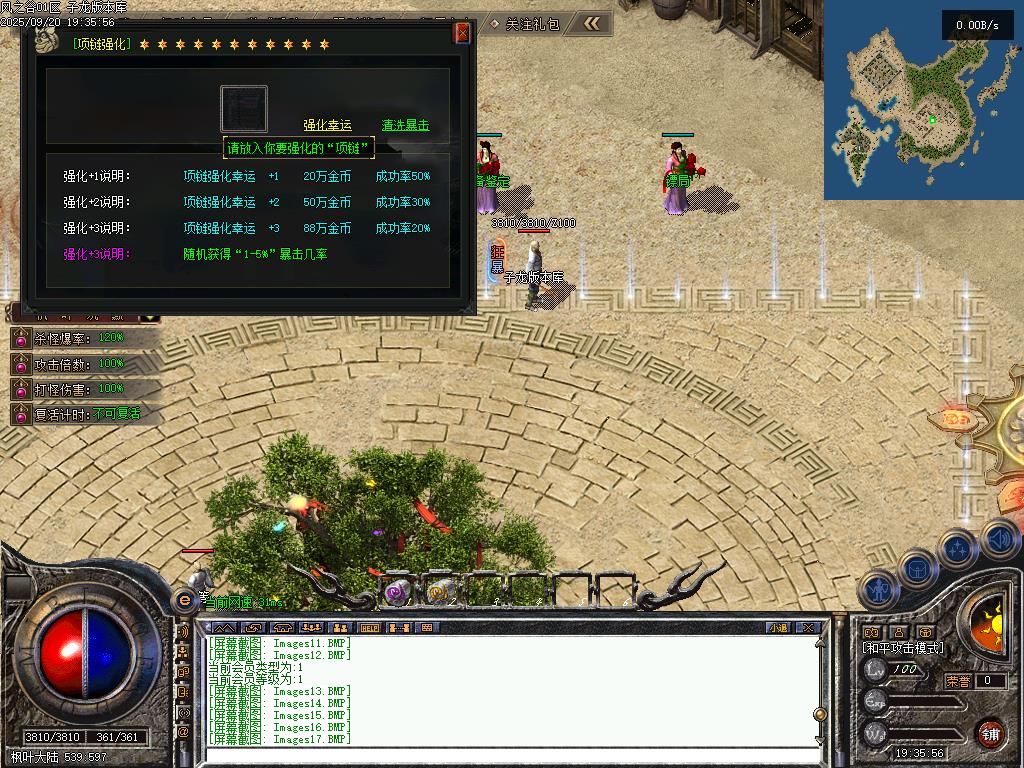1024x768 pixels.
Task: Open the red 铺 shop button
Action: pyautogui.click(x=990, y=733)
